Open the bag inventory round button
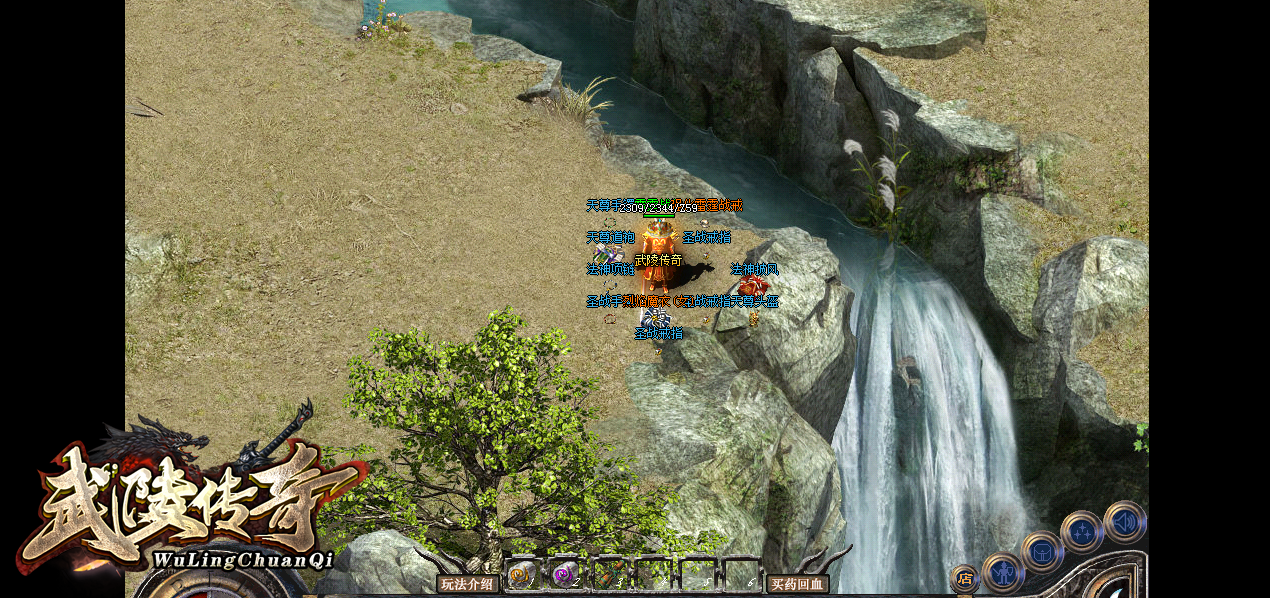1270x598 pixels. 1042,551
